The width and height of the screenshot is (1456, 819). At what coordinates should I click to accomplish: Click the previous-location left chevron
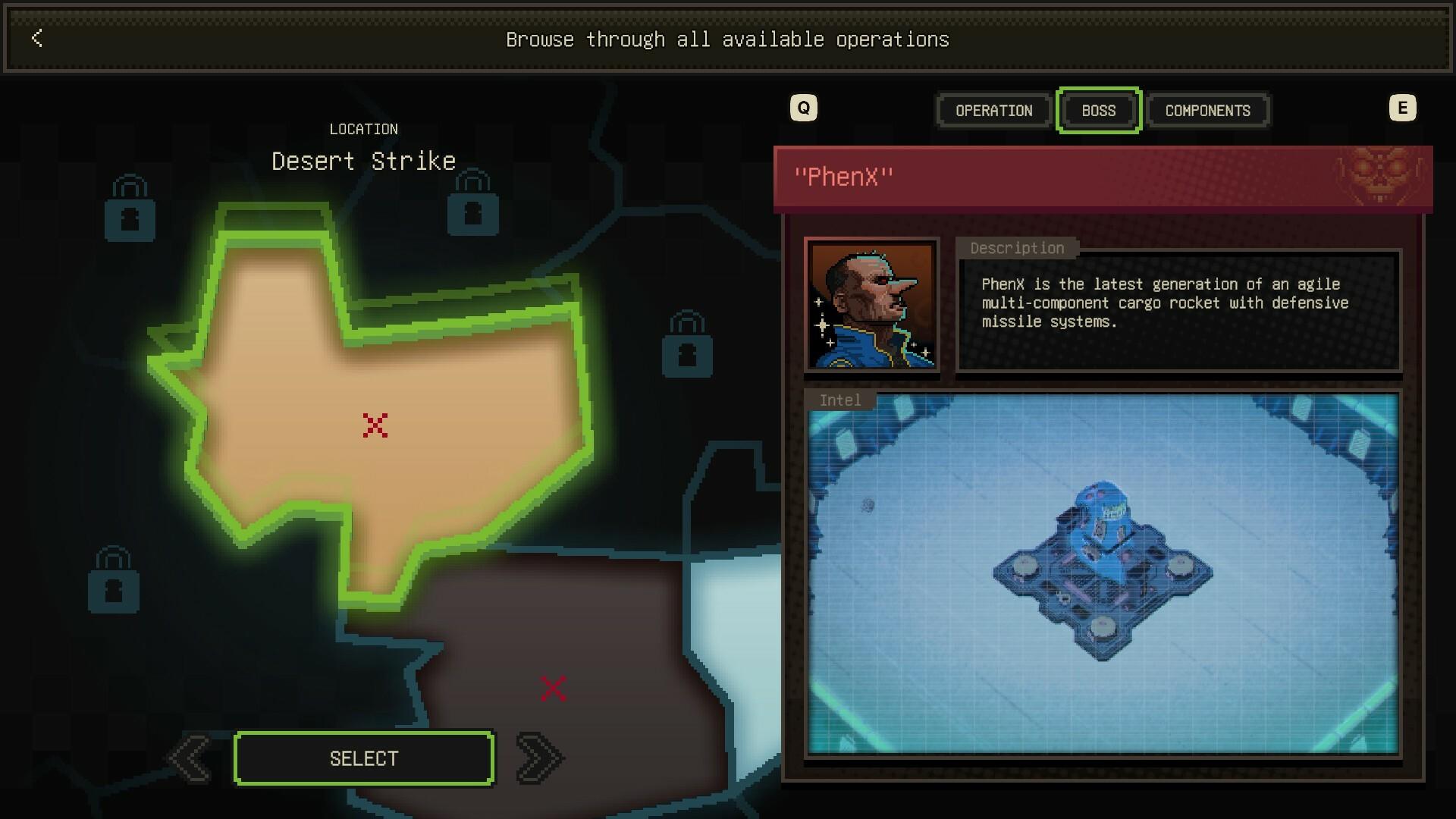pos(191,757)
